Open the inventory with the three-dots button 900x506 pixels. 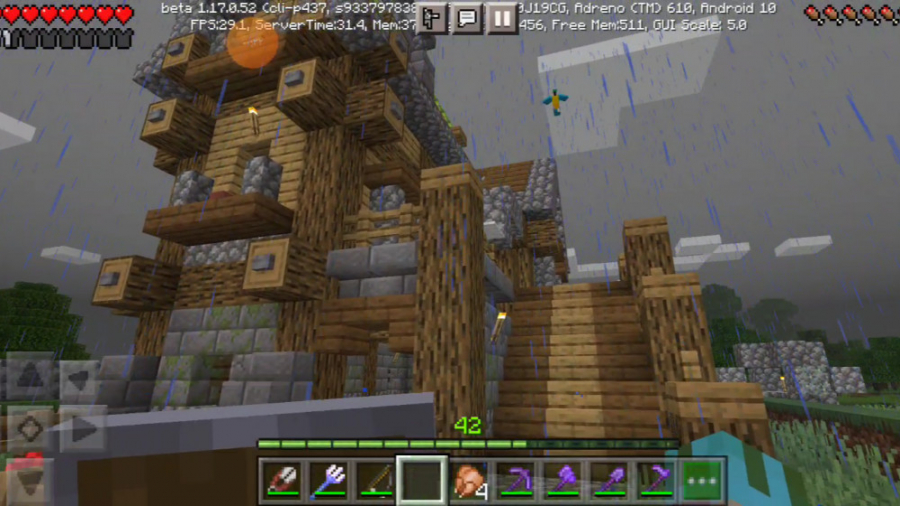tap(702, 481)
